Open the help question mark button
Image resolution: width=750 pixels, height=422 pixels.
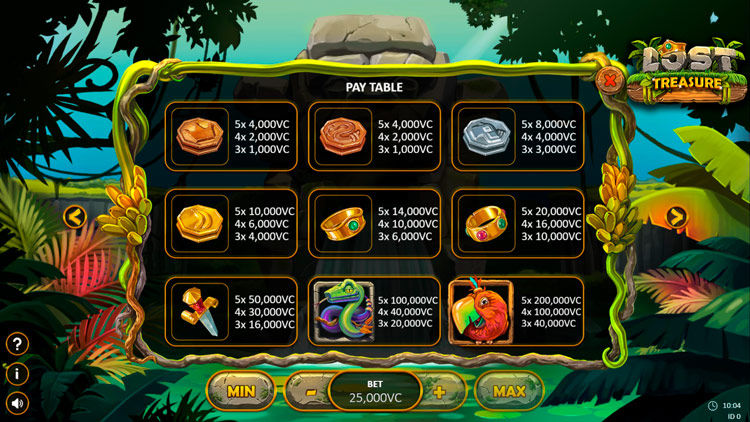pyautogui.click(x=17, y=344)
